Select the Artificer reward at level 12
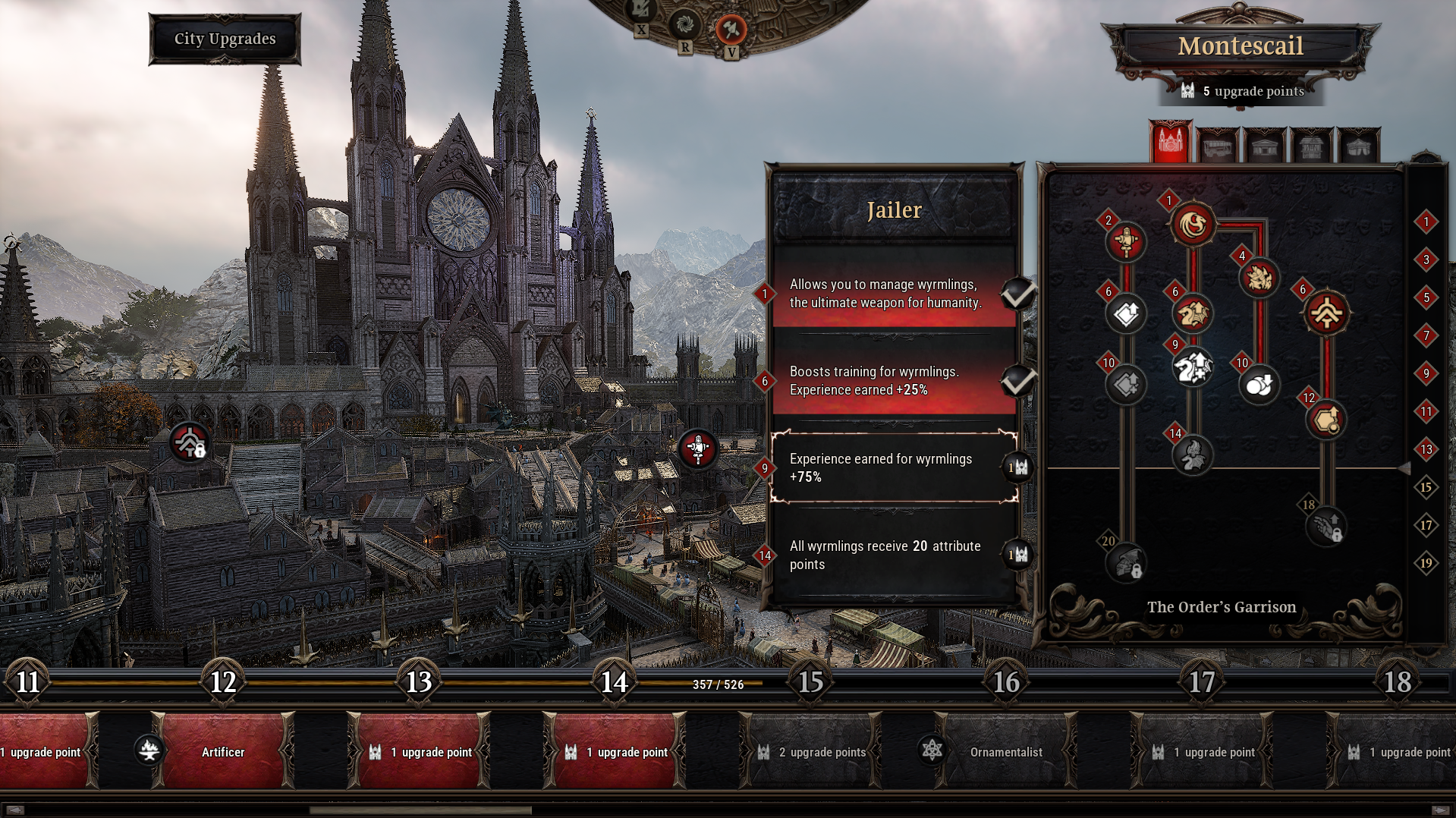Viewport: 1456px width, 818px height. 223,752
